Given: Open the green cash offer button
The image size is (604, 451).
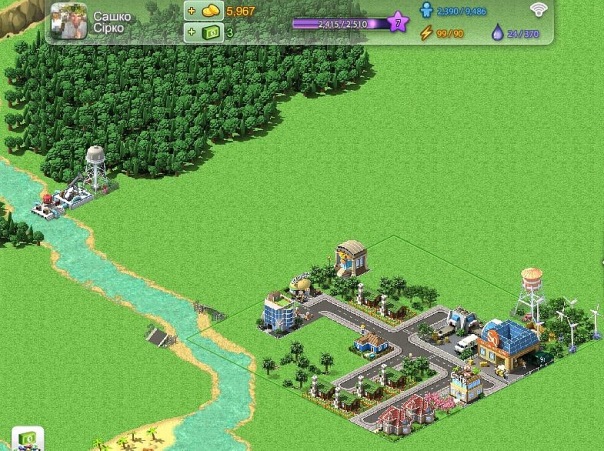Looking at the screenshot, I should point(27,439).
